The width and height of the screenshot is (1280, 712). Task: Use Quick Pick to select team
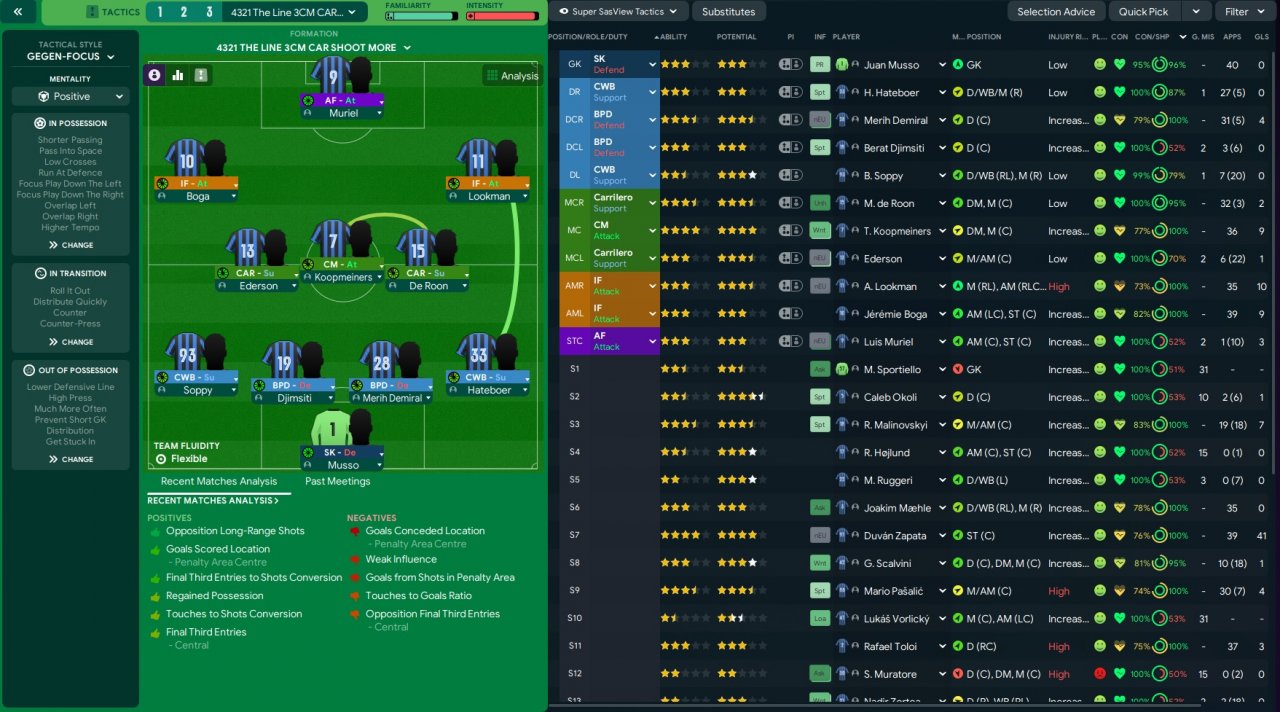click(x=1143, y=12)
